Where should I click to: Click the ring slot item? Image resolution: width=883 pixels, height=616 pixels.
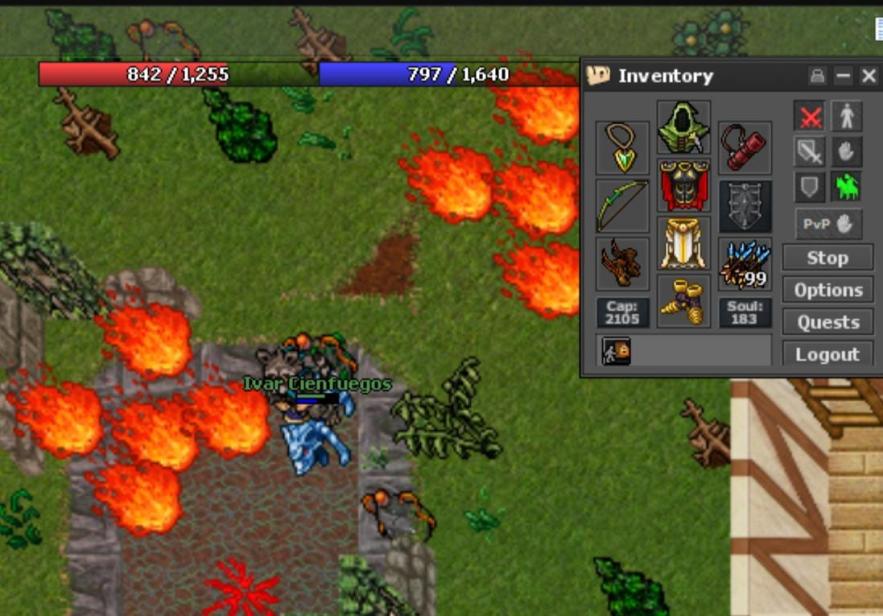pyautogui.click(x=622, y=264)
